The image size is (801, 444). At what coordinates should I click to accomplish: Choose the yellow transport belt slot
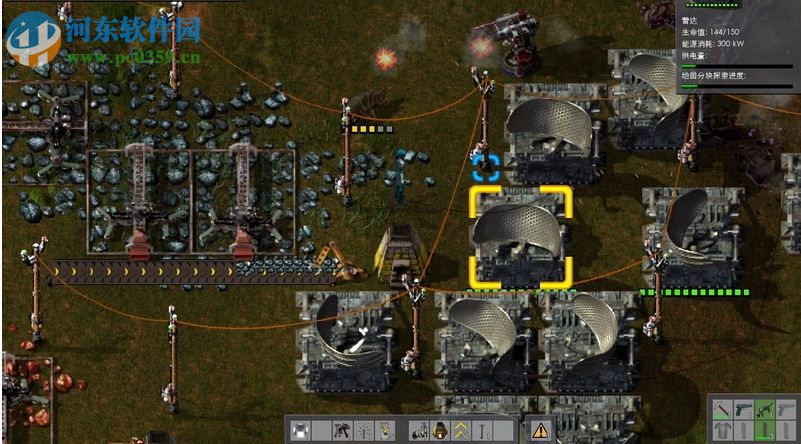click(x=462, y=431)
